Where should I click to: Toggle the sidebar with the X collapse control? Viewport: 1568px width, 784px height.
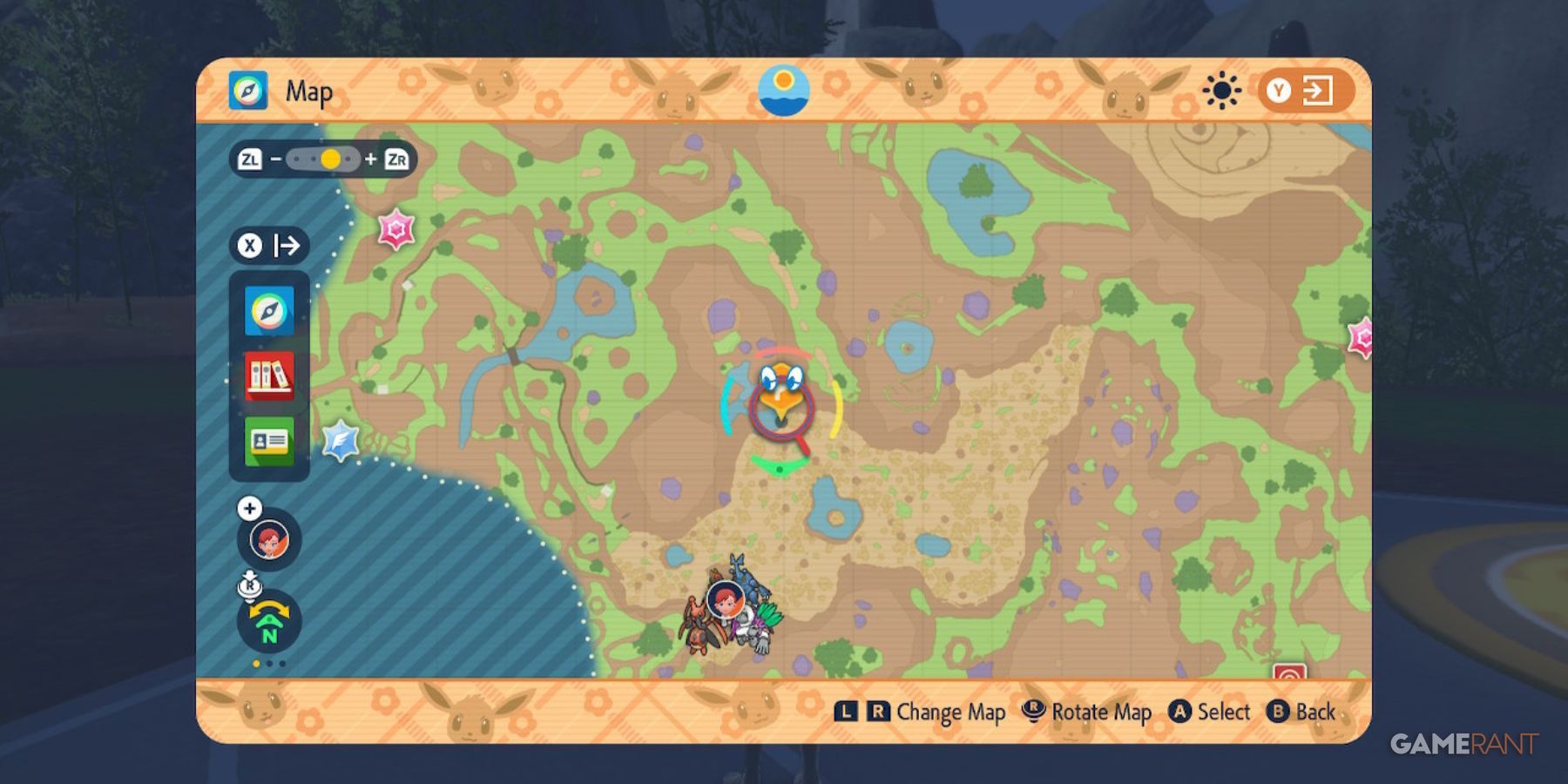[x=250, y=245]
